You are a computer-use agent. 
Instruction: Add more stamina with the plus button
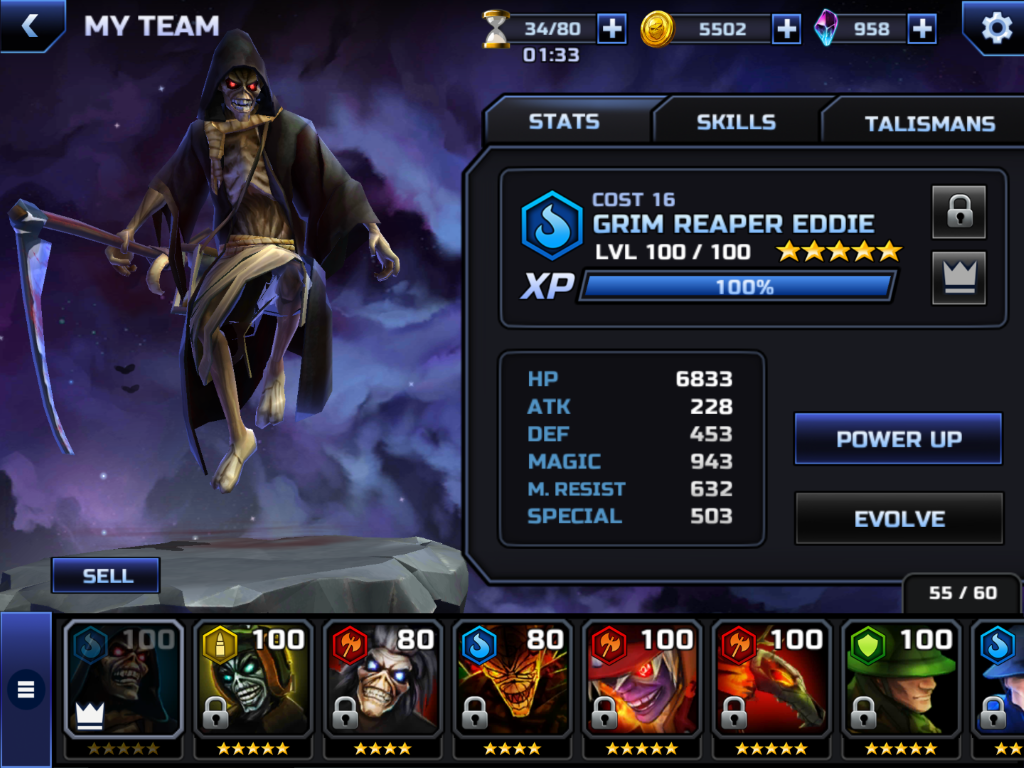(611, 29)
